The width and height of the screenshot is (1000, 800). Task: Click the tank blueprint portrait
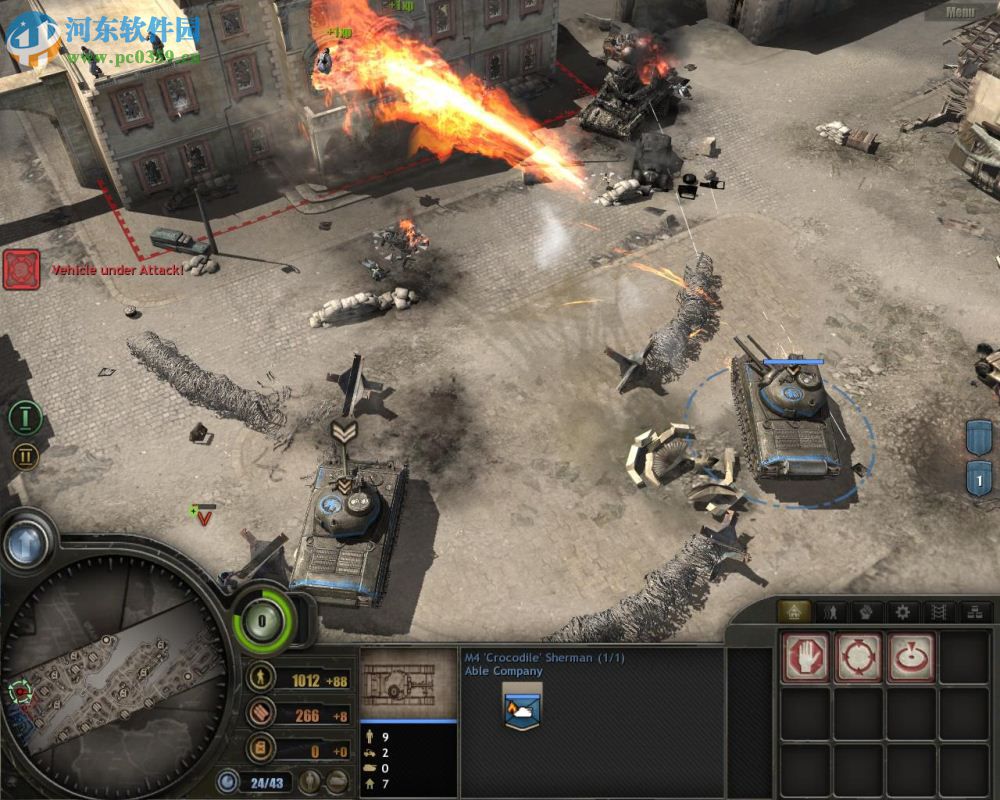(x=408, y=684)
